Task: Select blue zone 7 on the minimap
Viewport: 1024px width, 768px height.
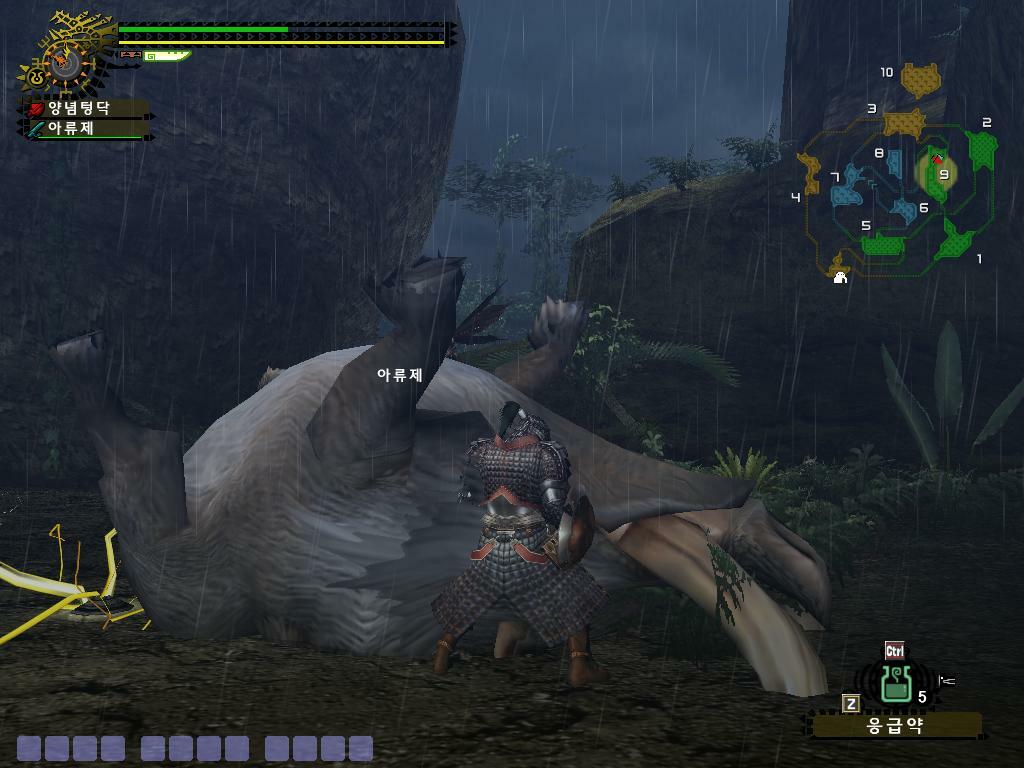Action: 848,186
